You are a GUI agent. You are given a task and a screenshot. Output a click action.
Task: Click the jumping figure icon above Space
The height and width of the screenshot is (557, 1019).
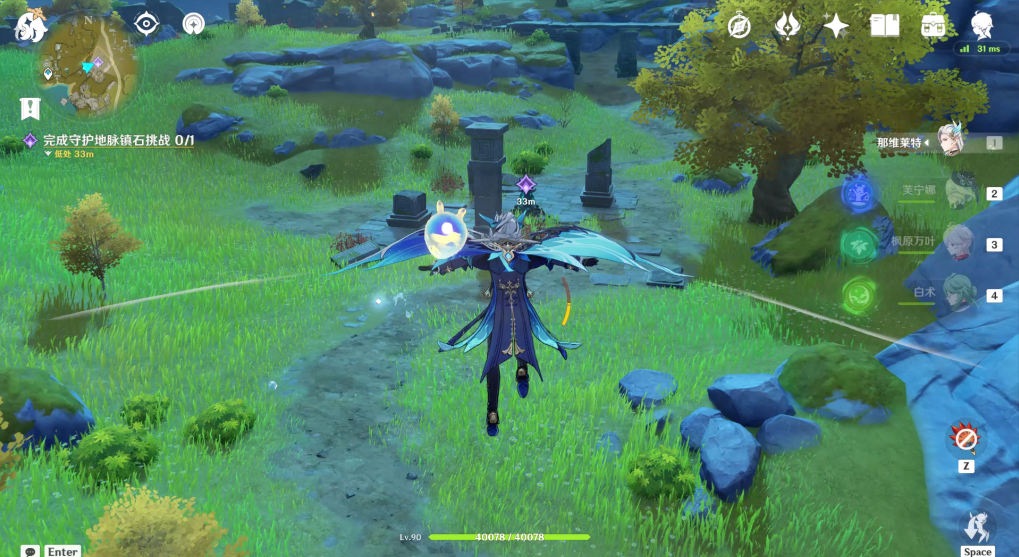(x=977, y=524)
